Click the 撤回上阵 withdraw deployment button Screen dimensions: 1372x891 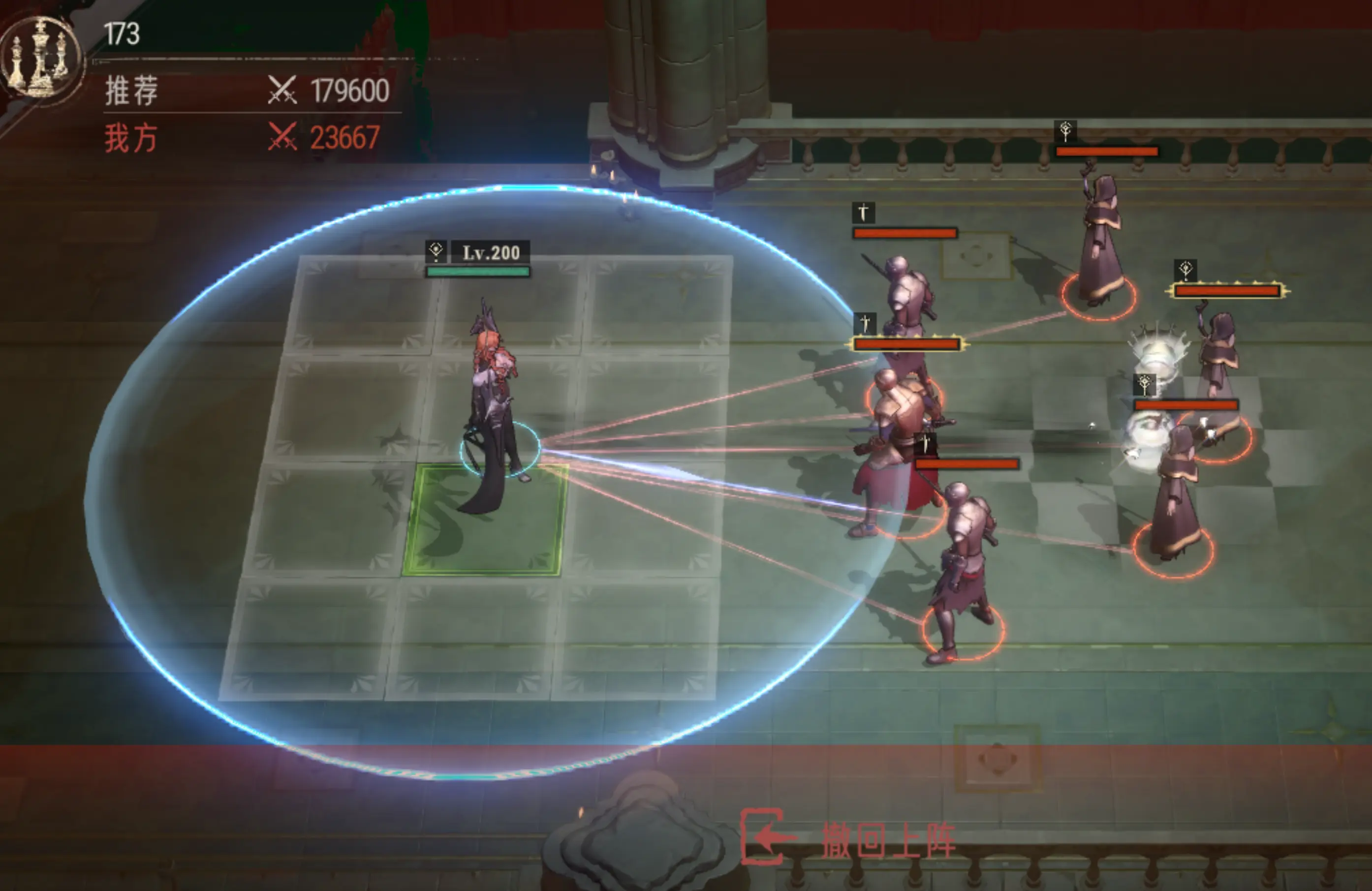point(848,838)
